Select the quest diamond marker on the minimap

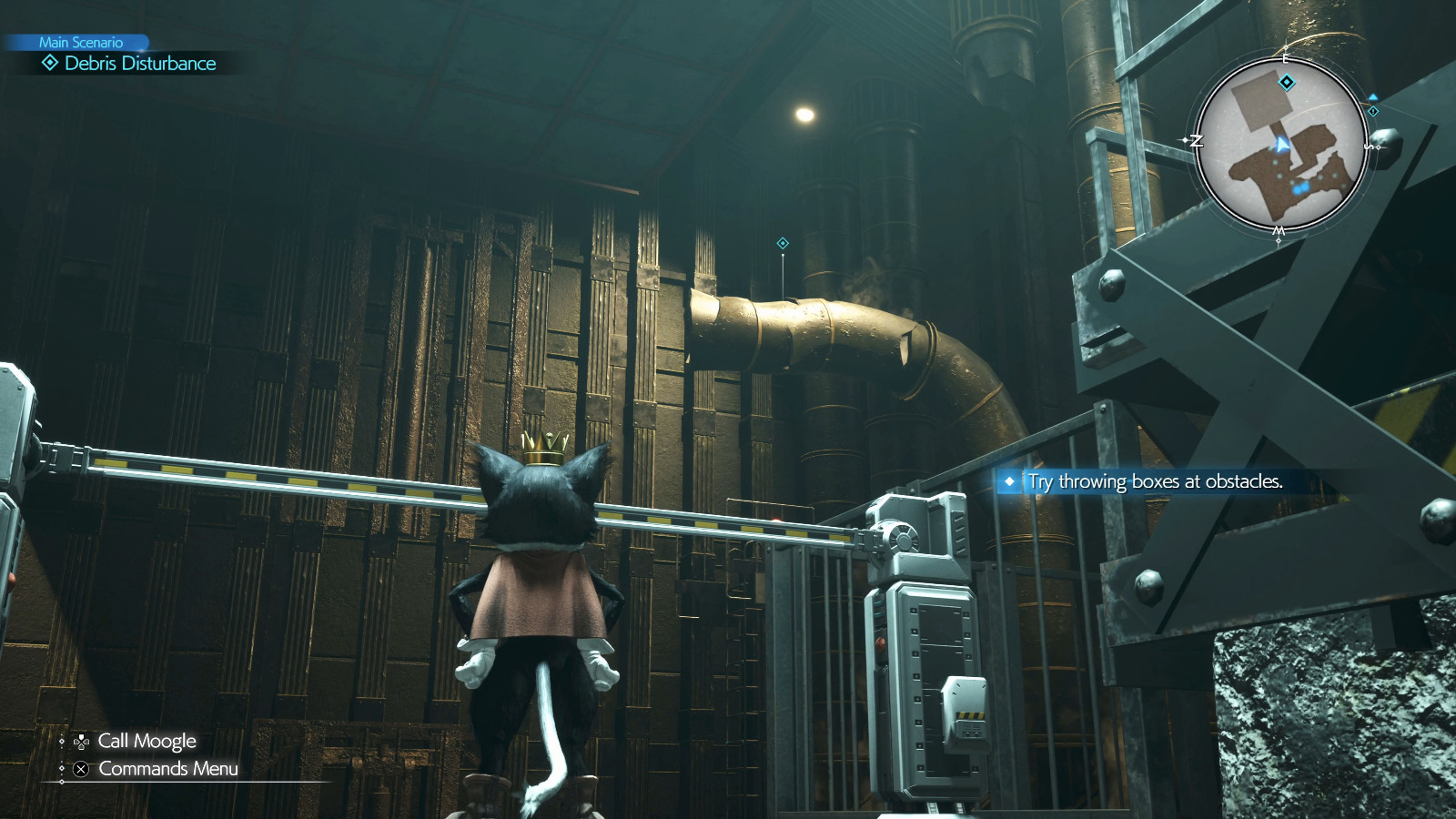coord(1286,82)
